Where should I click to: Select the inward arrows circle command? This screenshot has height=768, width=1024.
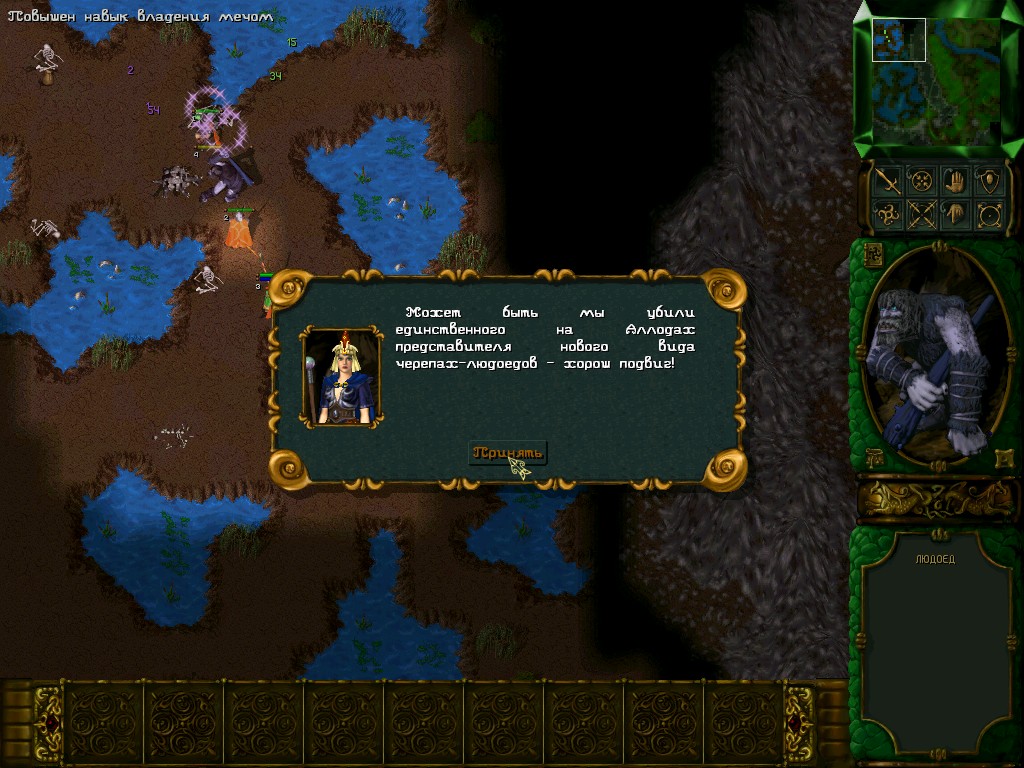[920, 180]
